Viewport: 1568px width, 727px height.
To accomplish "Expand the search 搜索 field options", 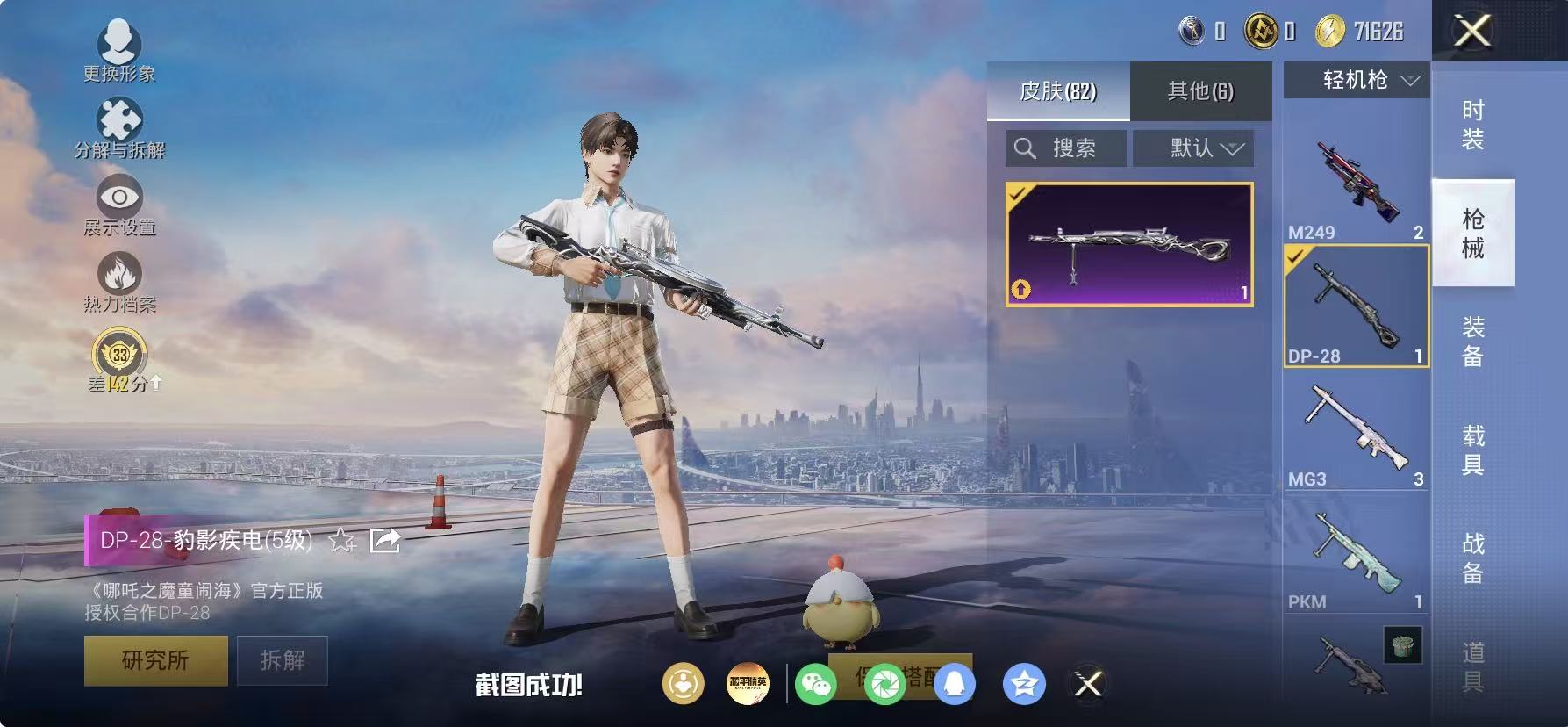I will (x=1064, y=148).
